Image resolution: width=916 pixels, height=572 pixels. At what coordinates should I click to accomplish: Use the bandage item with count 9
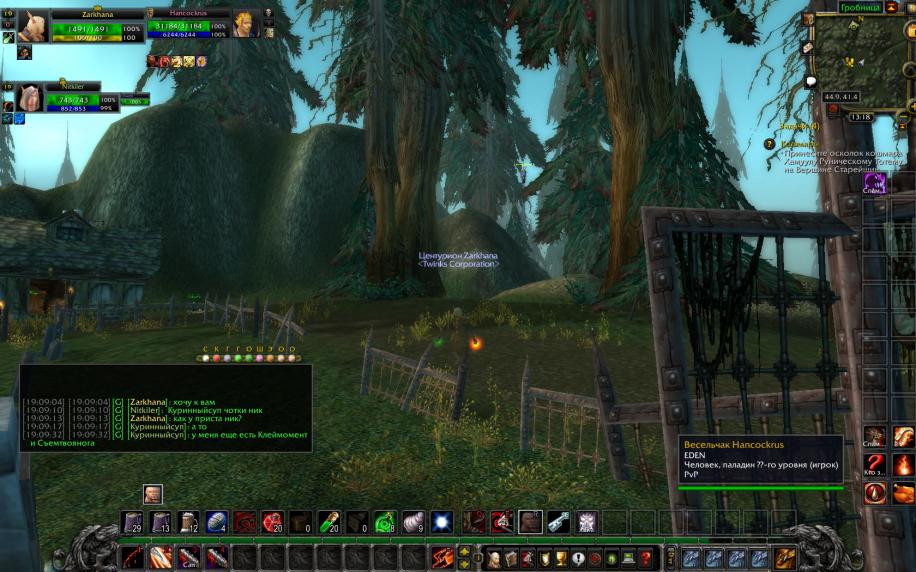[413, 521]
